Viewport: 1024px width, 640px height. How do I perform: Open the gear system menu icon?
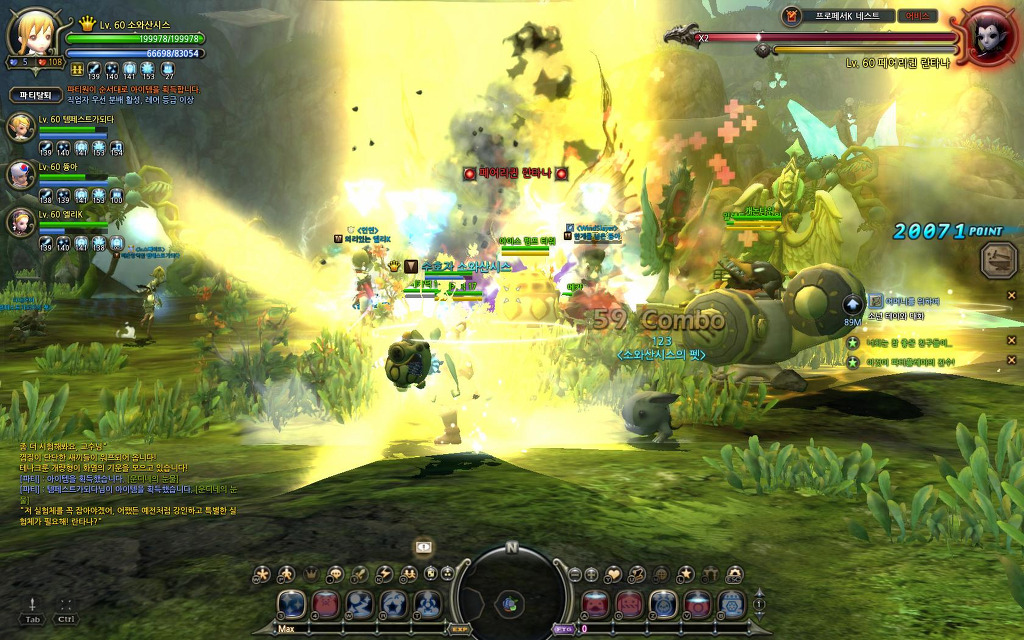(x=735, y=574)
